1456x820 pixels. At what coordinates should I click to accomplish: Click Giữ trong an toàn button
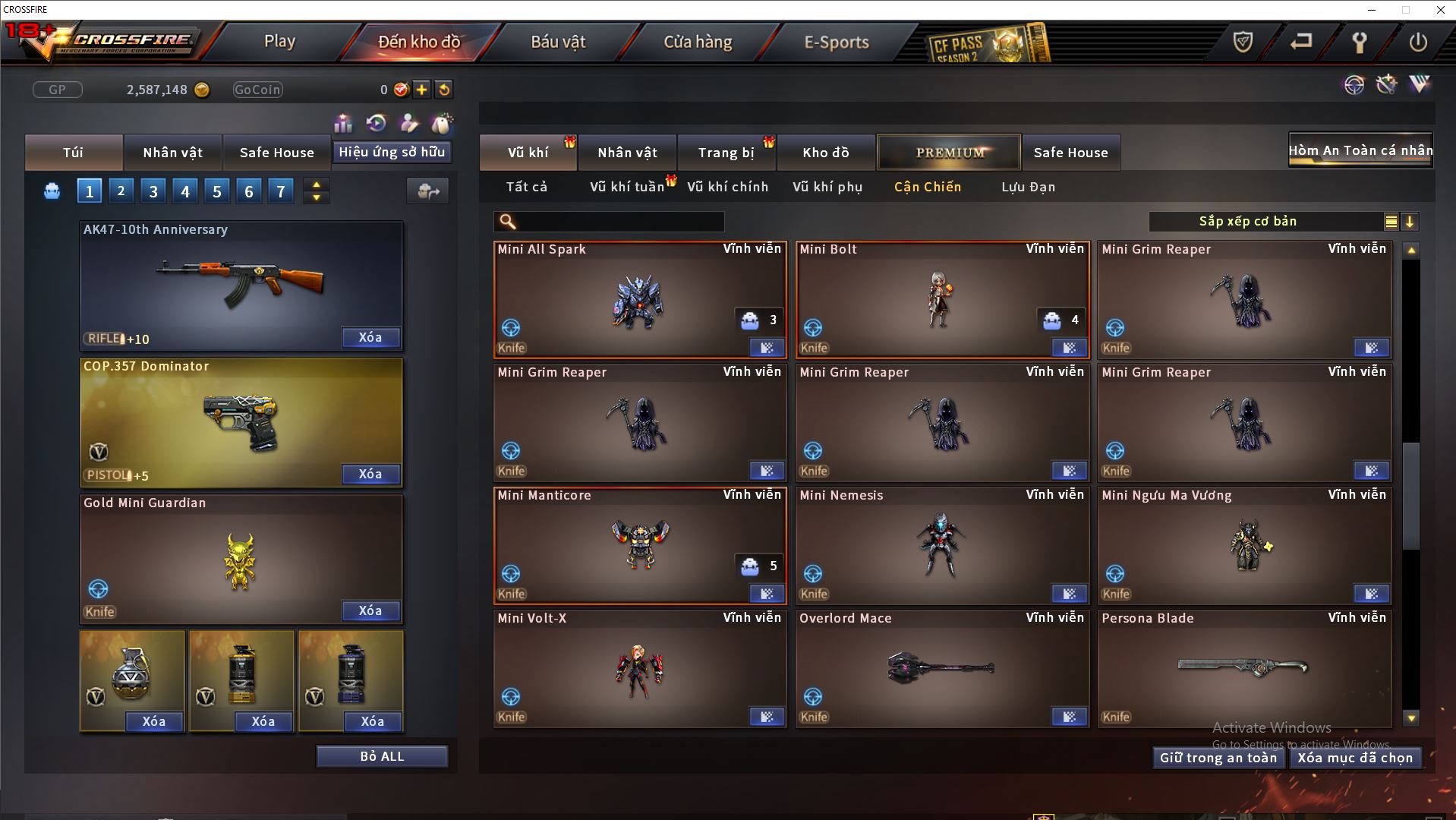pyautogui.click(x=1218, y=758)
